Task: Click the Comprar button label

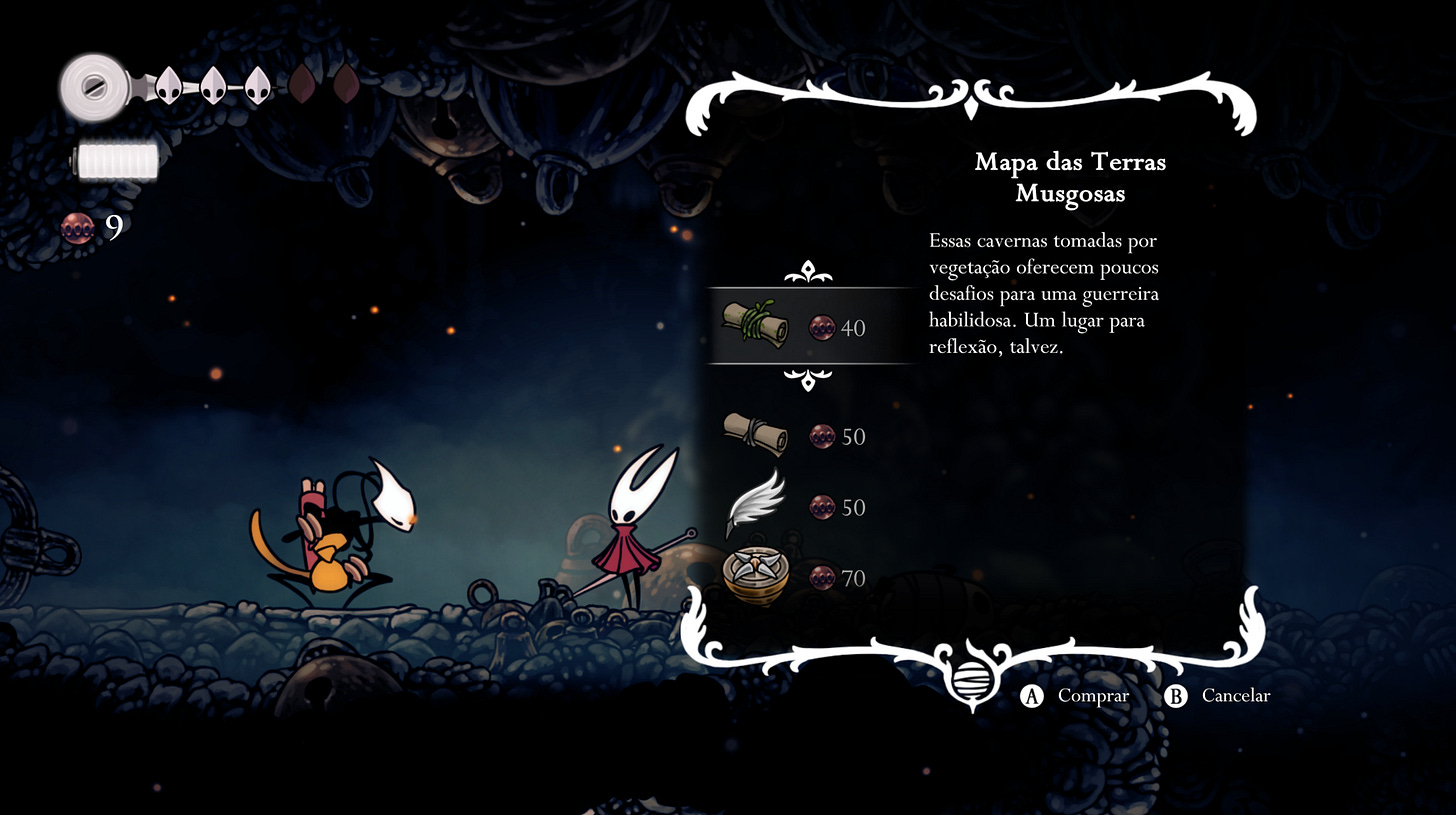Action: coord(1092,696)
